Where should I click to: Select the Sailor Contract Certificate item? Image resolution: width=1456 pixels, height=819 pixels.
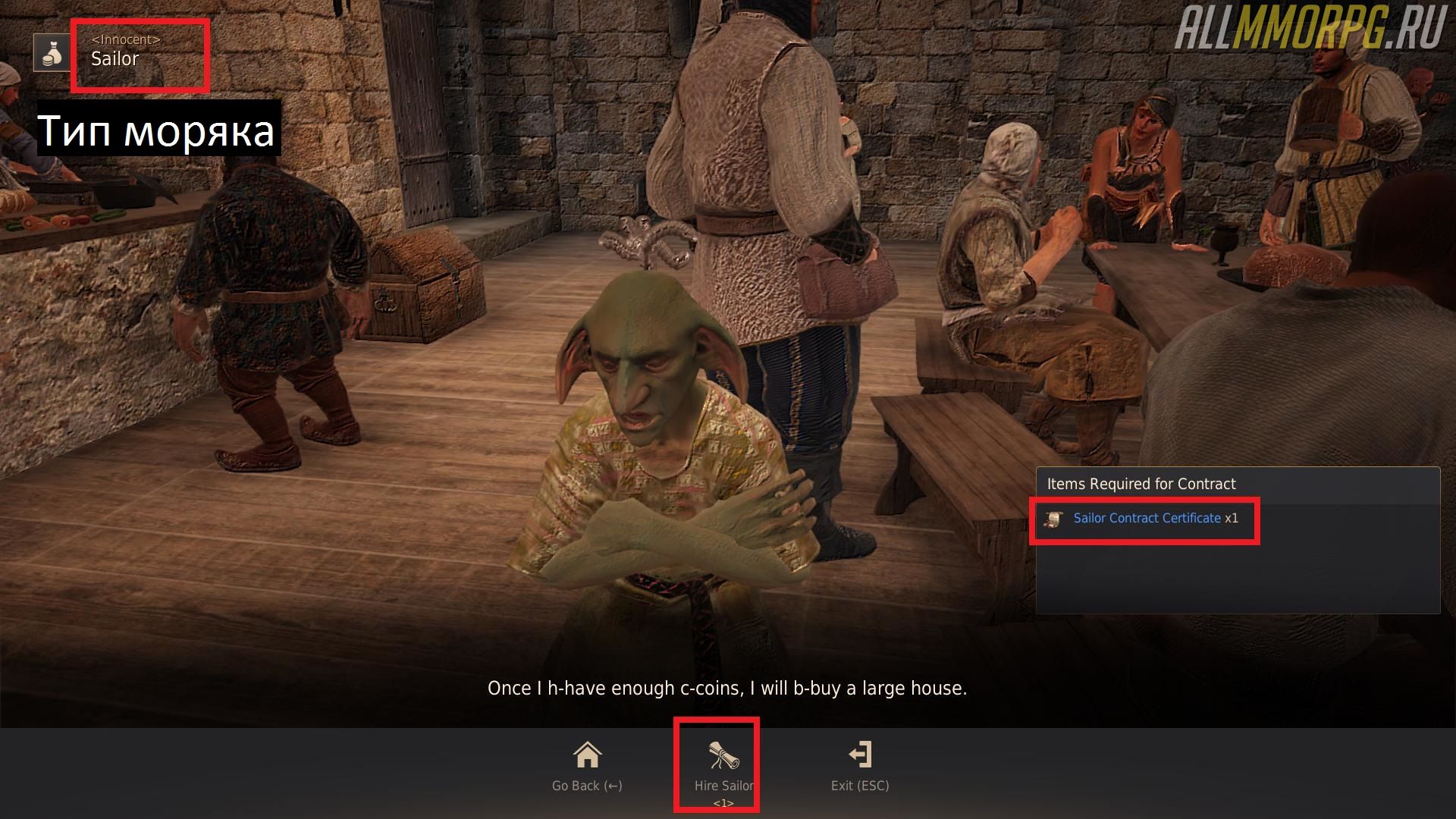pos(1146,519)
